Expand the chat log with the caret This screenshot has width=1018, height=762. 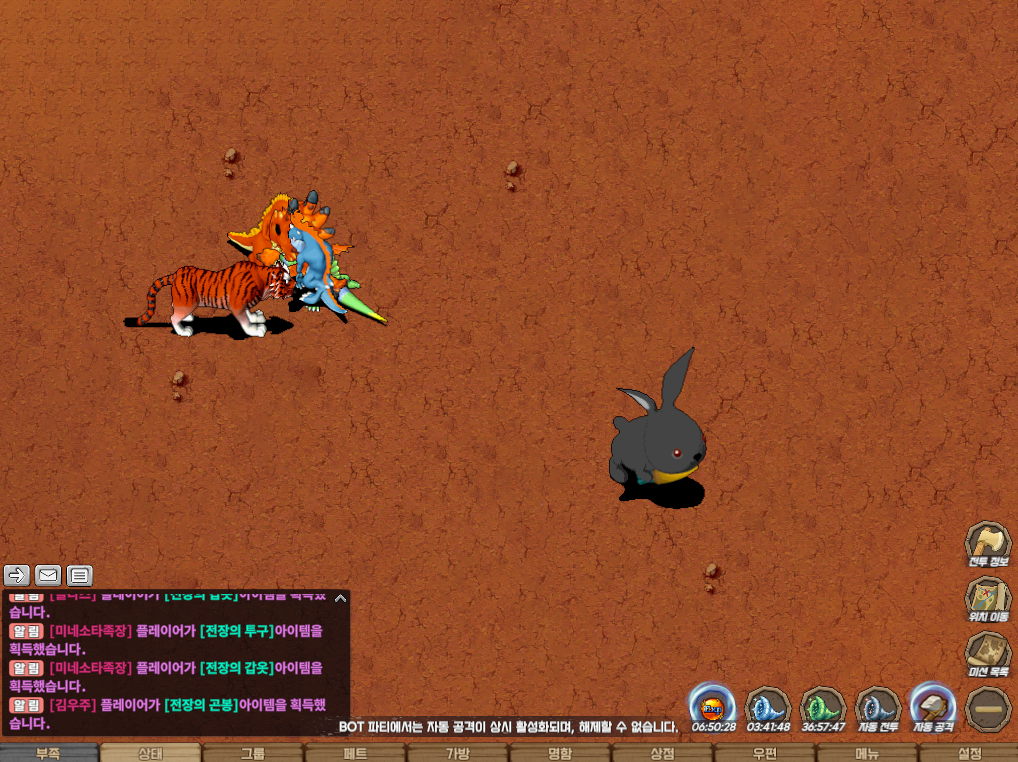click(x=341, y=598)
